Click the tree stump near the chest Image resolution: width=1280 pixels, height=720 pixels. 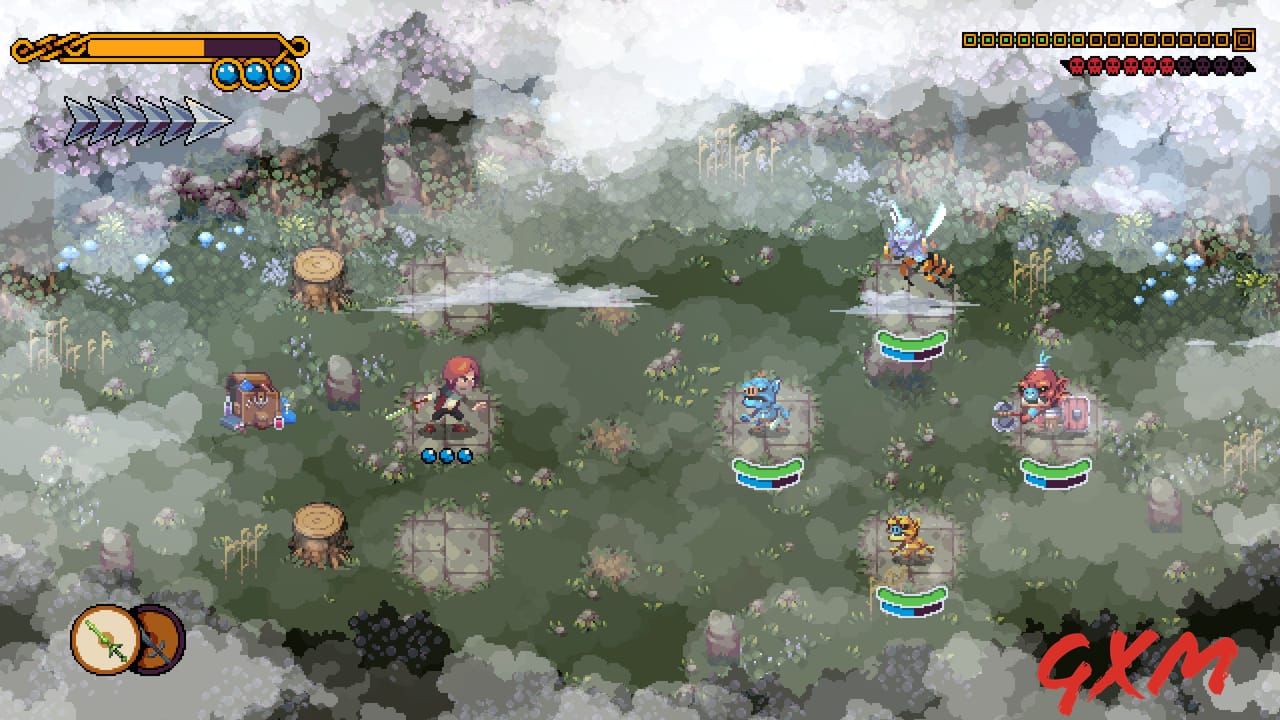click(x=318, y=277)
